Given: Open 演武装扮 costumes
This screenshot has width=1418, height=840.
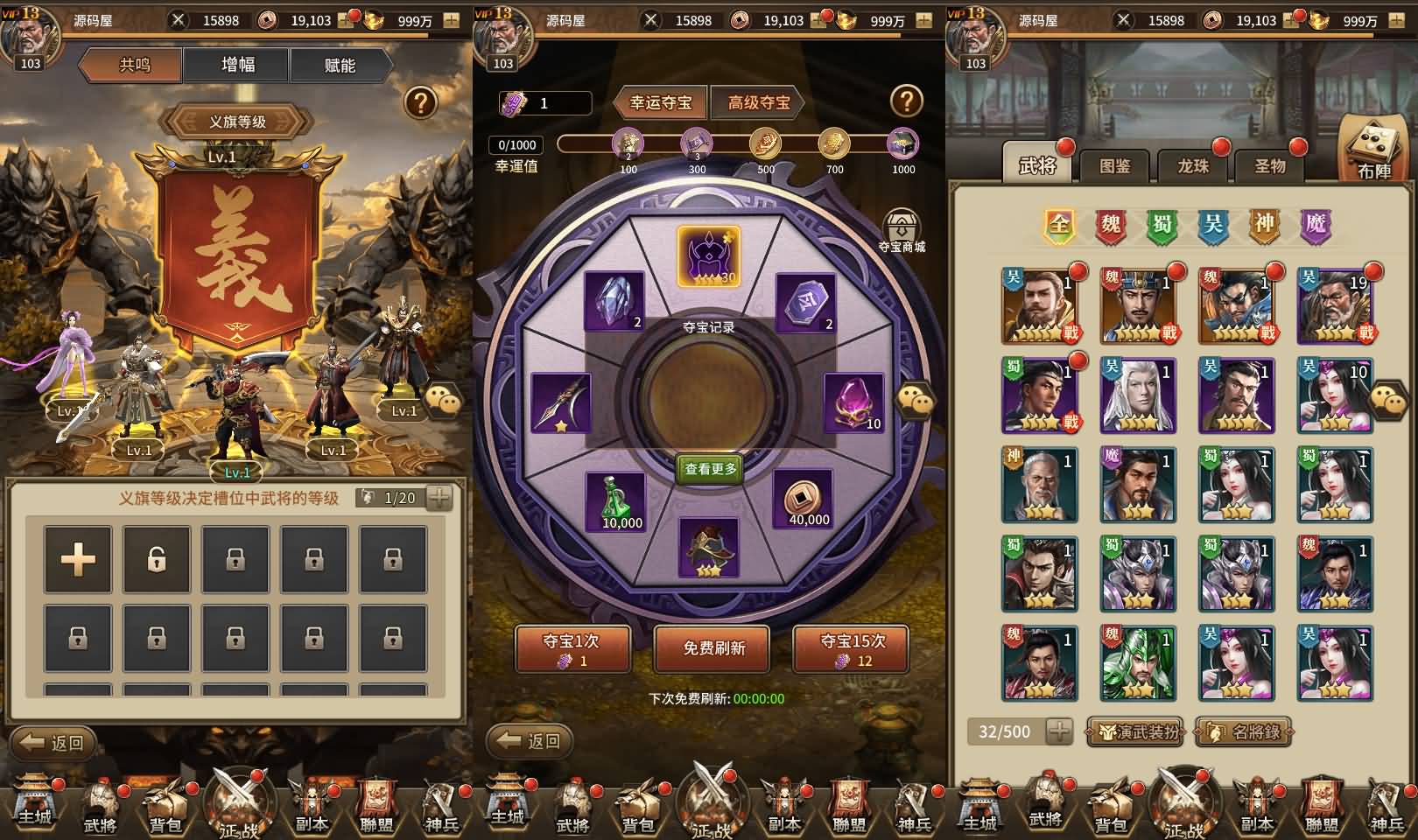Looking at the screenshot, I should pyautogui.click(x=1135, y=731).
